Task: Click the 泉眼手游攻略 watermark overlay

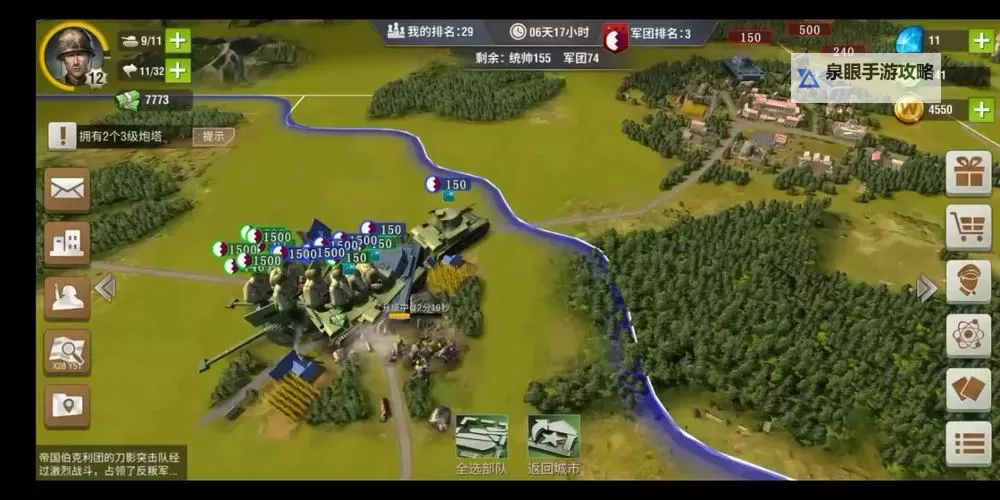Action: 866,74
